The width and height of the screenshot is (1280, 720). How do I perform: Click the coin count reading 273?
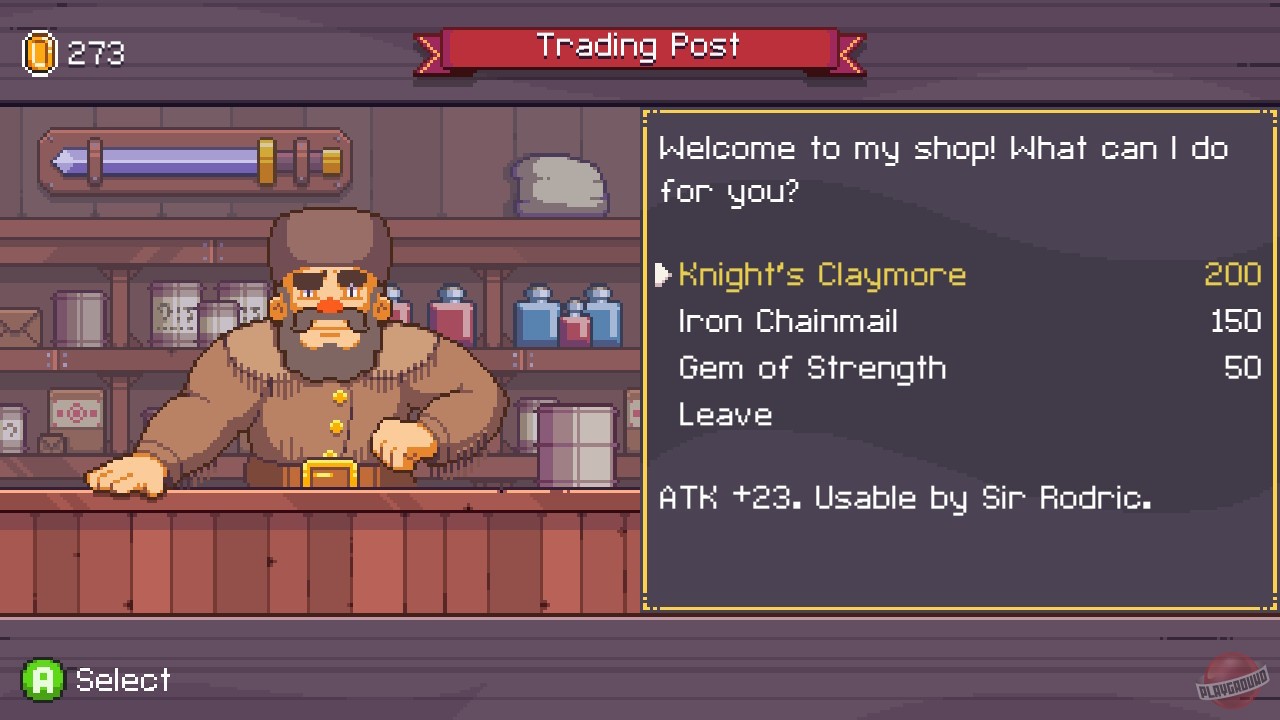[95, 53]
